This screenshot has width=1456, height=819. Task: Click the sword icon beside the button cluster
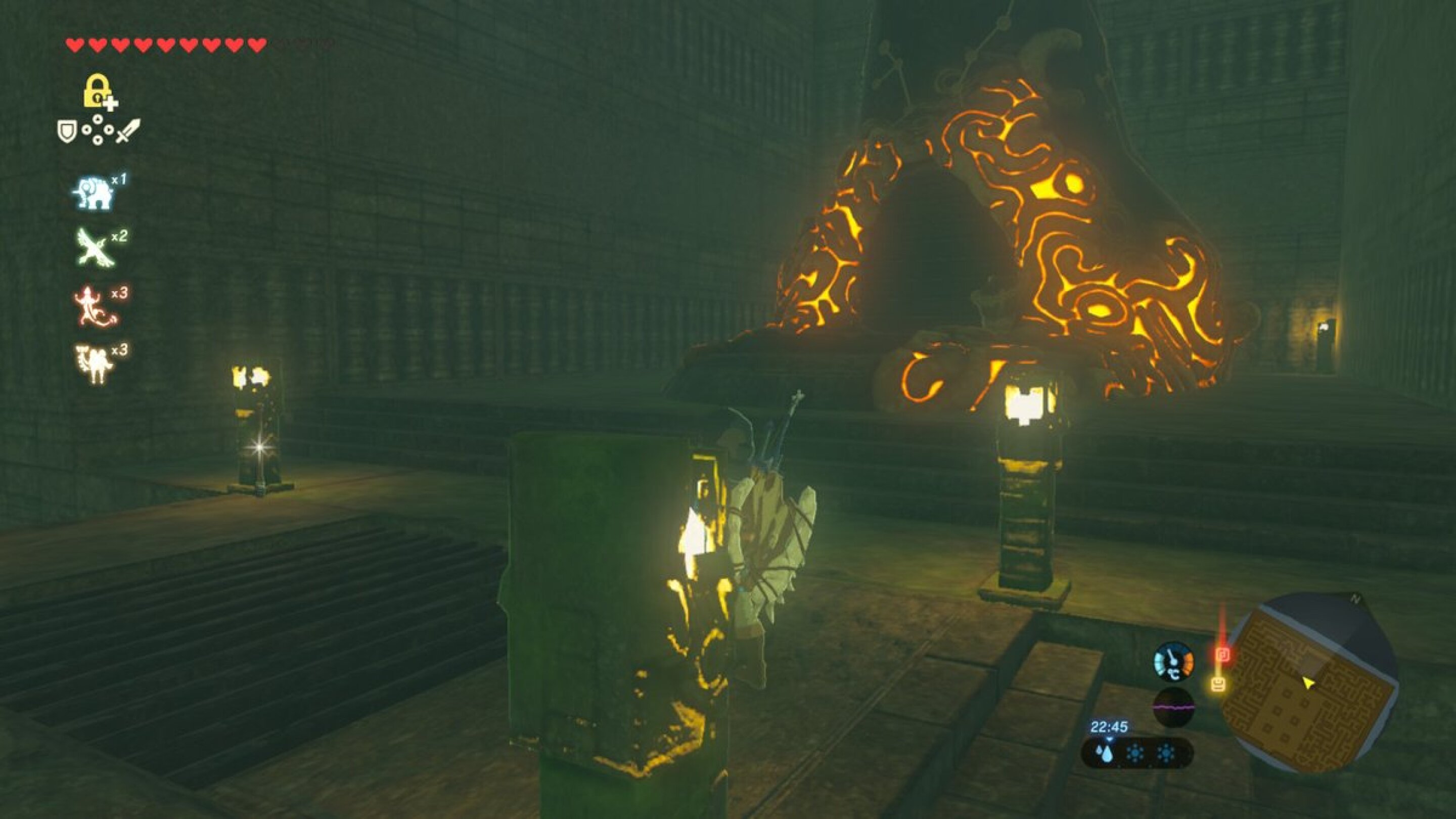pos(129,130)
